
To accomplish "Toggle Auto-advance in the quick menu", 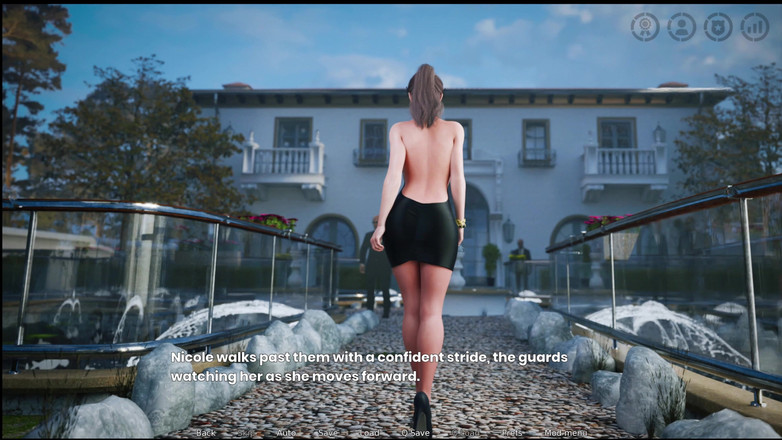I will (x=286, y=433).
